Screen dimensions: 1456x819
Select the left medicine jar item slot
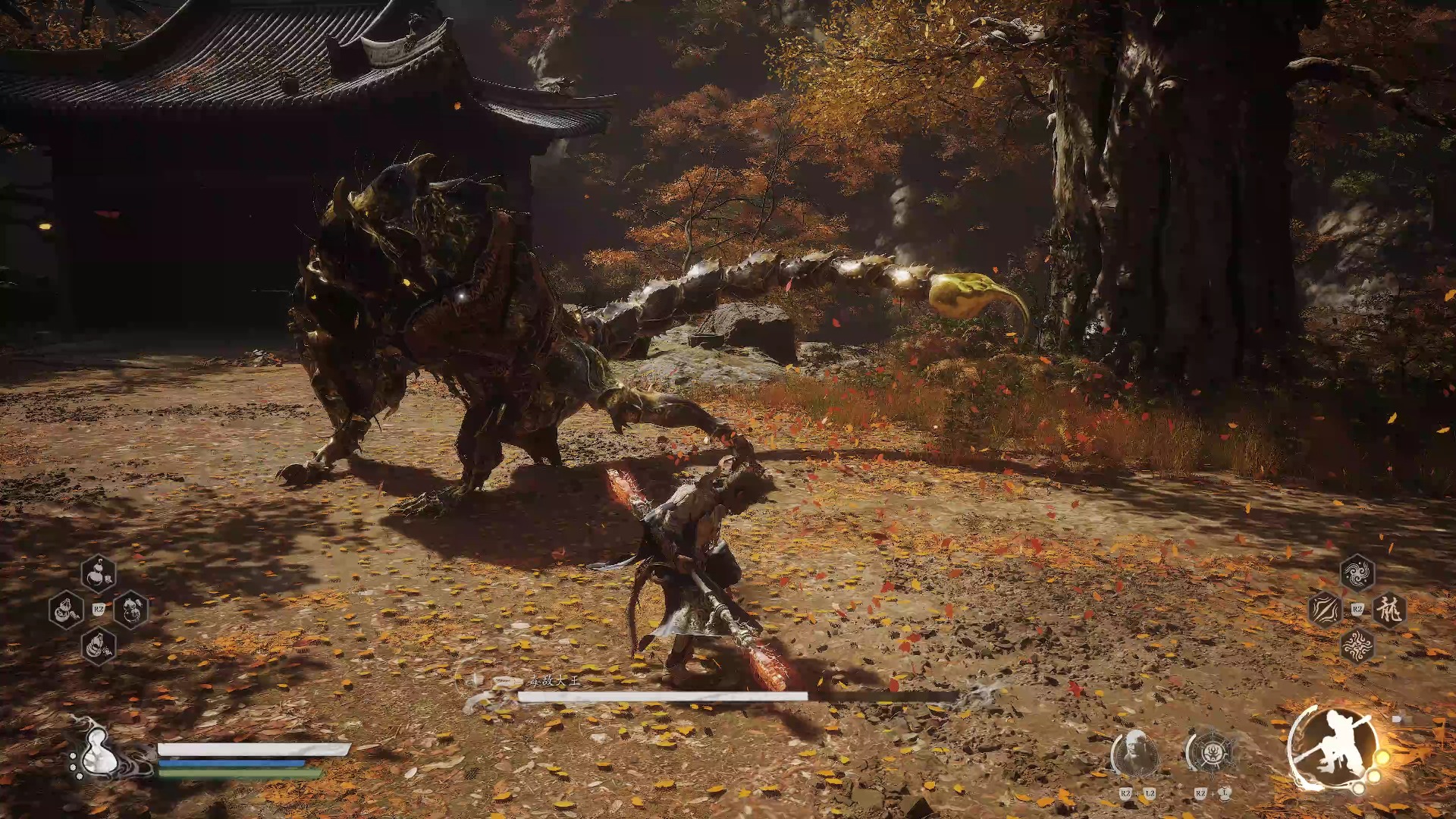[x=66, y=610]
